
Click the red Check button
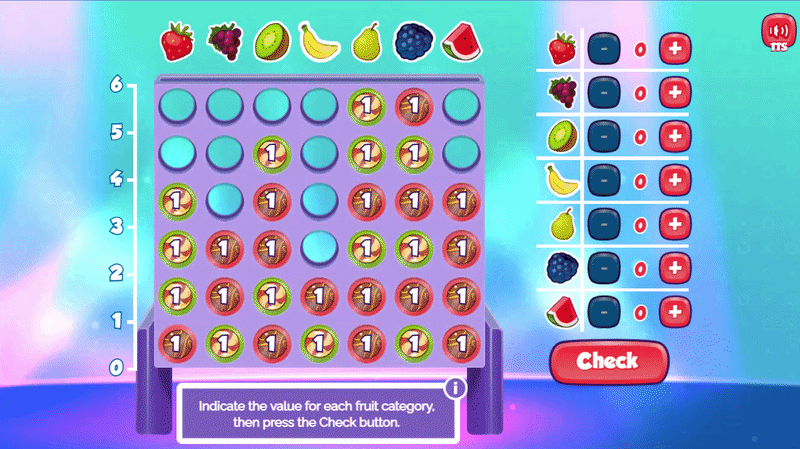click(x=607, y=361)
